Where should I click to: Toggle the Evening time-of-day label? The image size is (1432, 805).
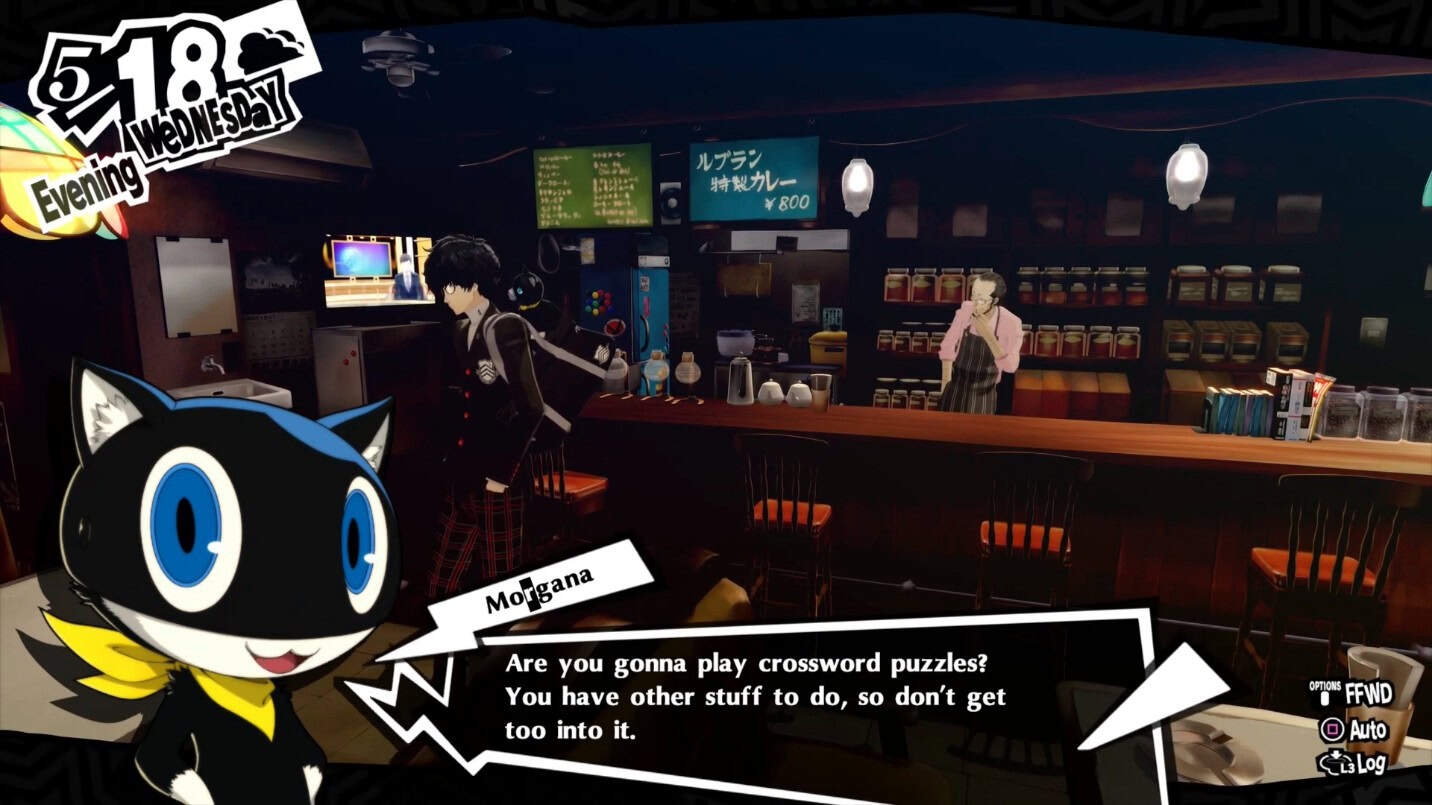coord(92,177)
